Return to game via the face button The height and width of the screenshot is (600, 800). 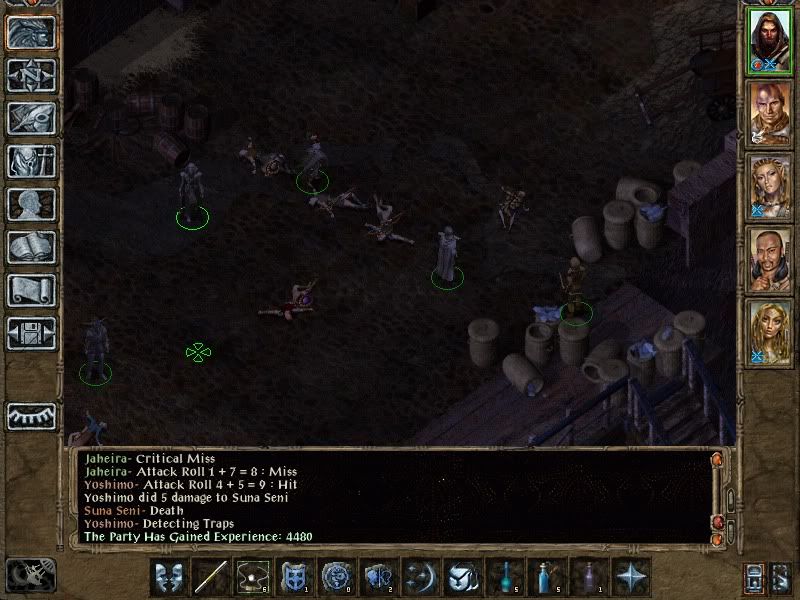coord(31,32)
